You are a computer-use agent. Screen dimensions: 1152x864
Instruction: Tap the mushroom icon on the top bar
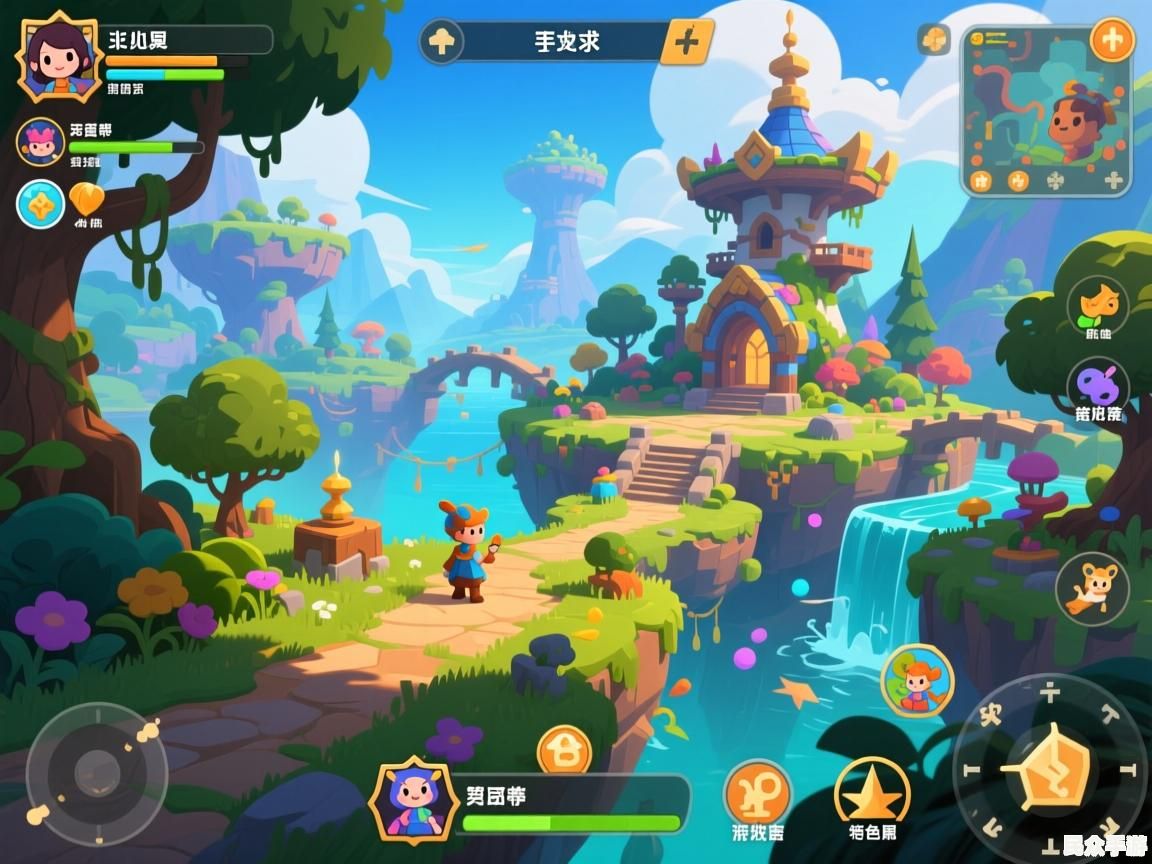(x=441, y=42)
